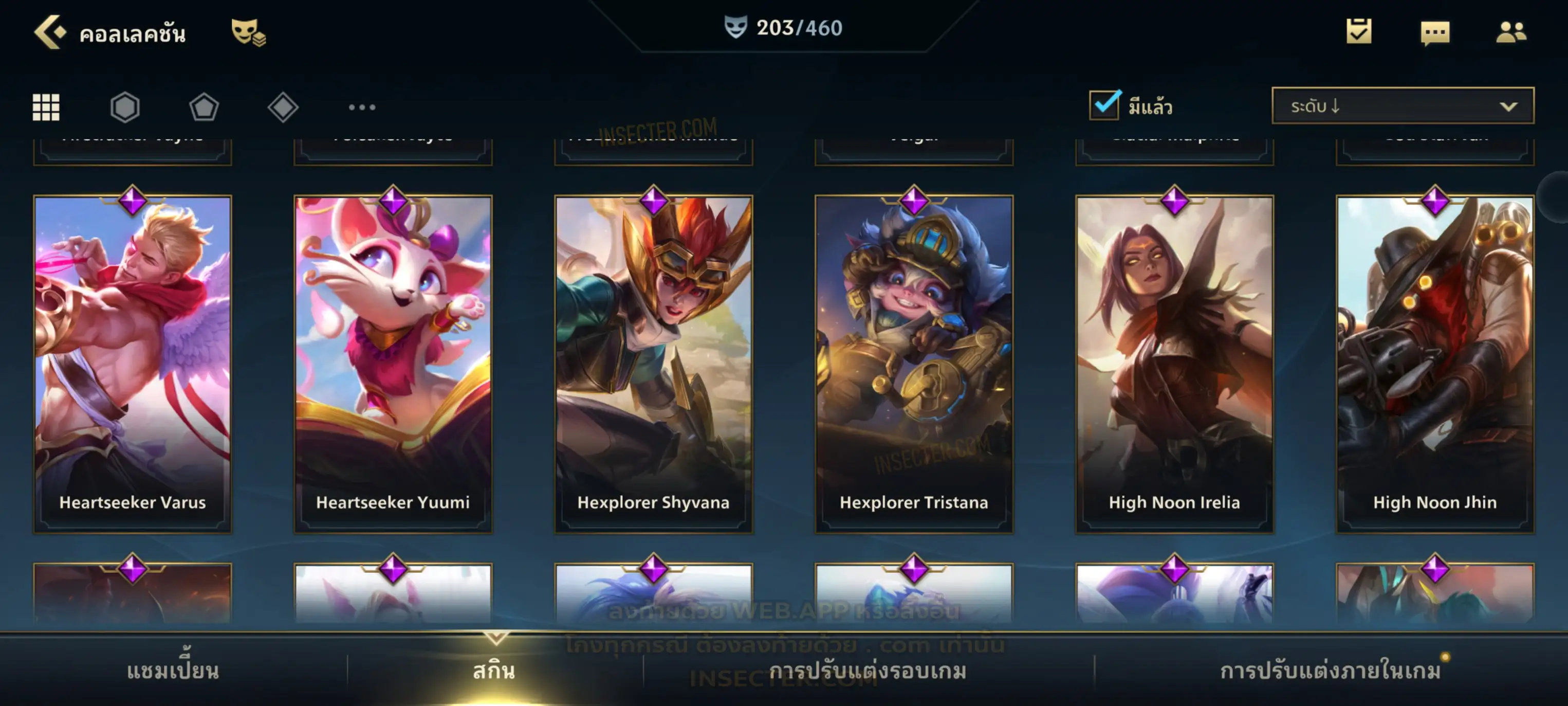The width and height of the screenshot is (1568, 706).
Task: Filter skins by the pentagon rarity icon
Action: [x=204, y=107]
